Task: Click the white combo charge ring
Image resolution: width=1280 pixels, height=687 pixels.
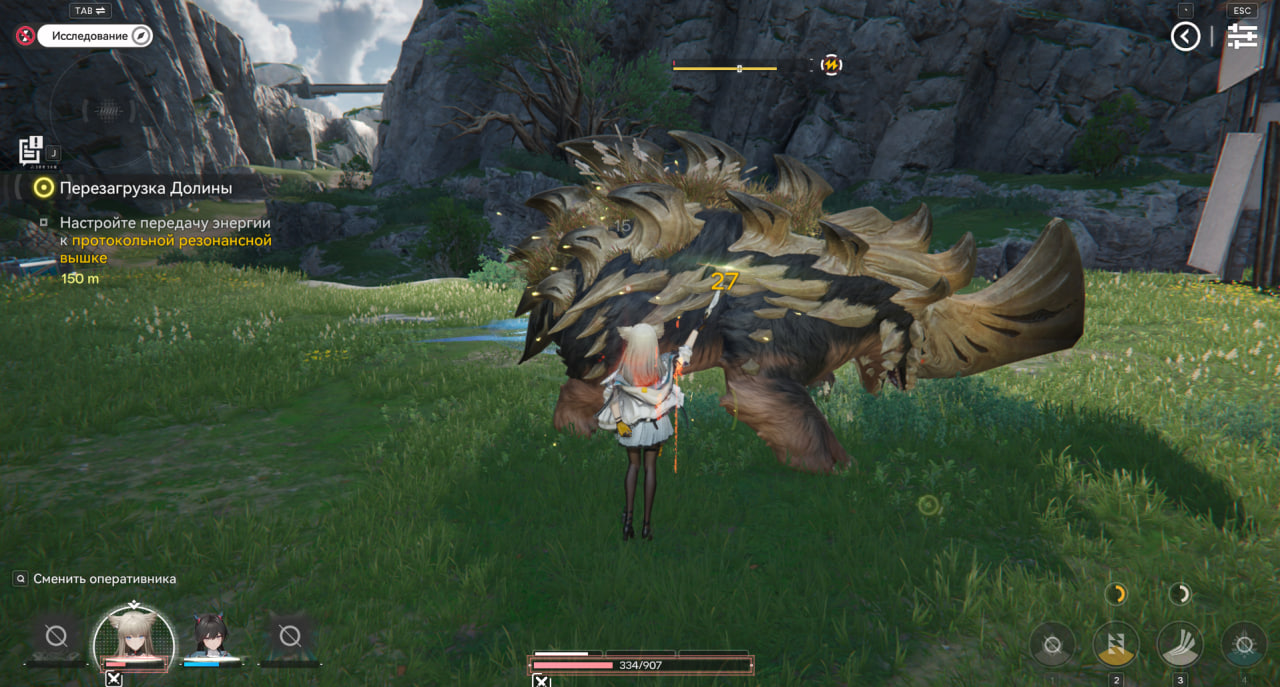Action: click(x=1180, y=594)
